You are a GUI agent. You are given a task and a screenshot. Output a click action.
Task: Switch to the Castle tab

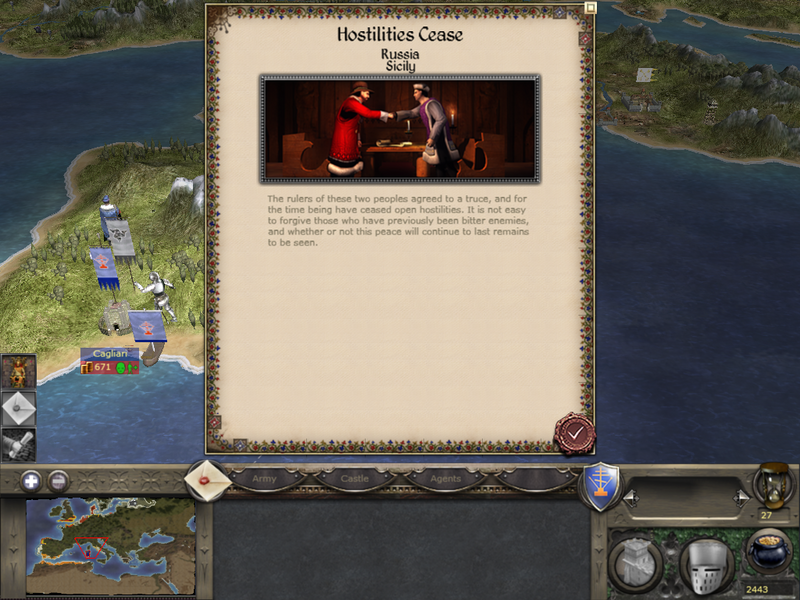click(x=355, y=479)
